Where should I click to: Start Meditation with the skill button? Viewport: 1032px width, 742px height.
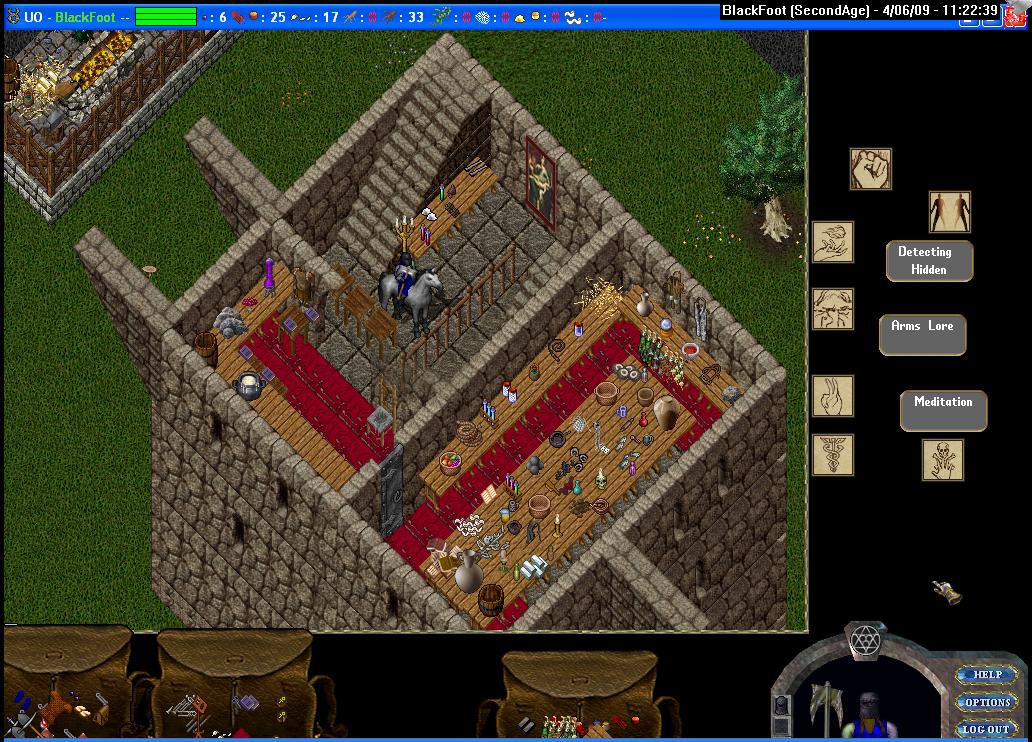(943, 410)
